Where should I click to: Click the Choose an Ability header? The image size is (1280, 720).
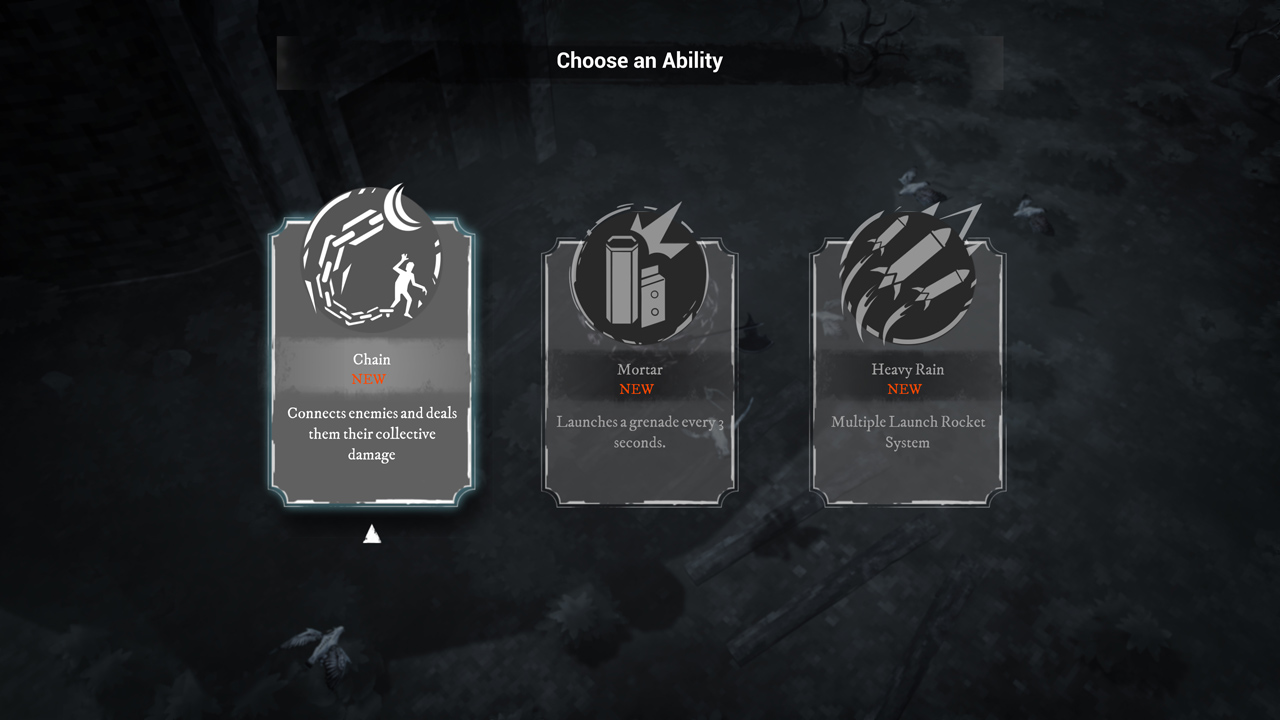(639, 60)
